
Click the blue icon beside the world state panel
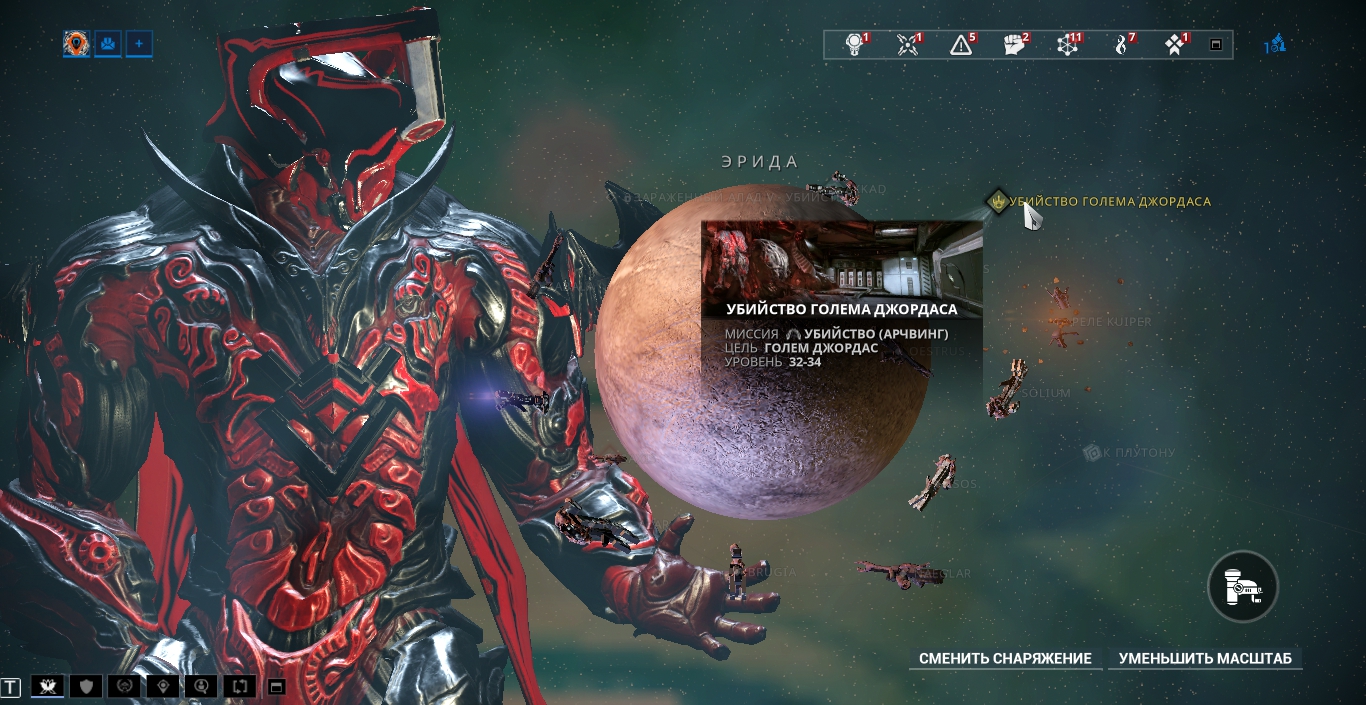pyautogui.click(x=1275, y=44)
